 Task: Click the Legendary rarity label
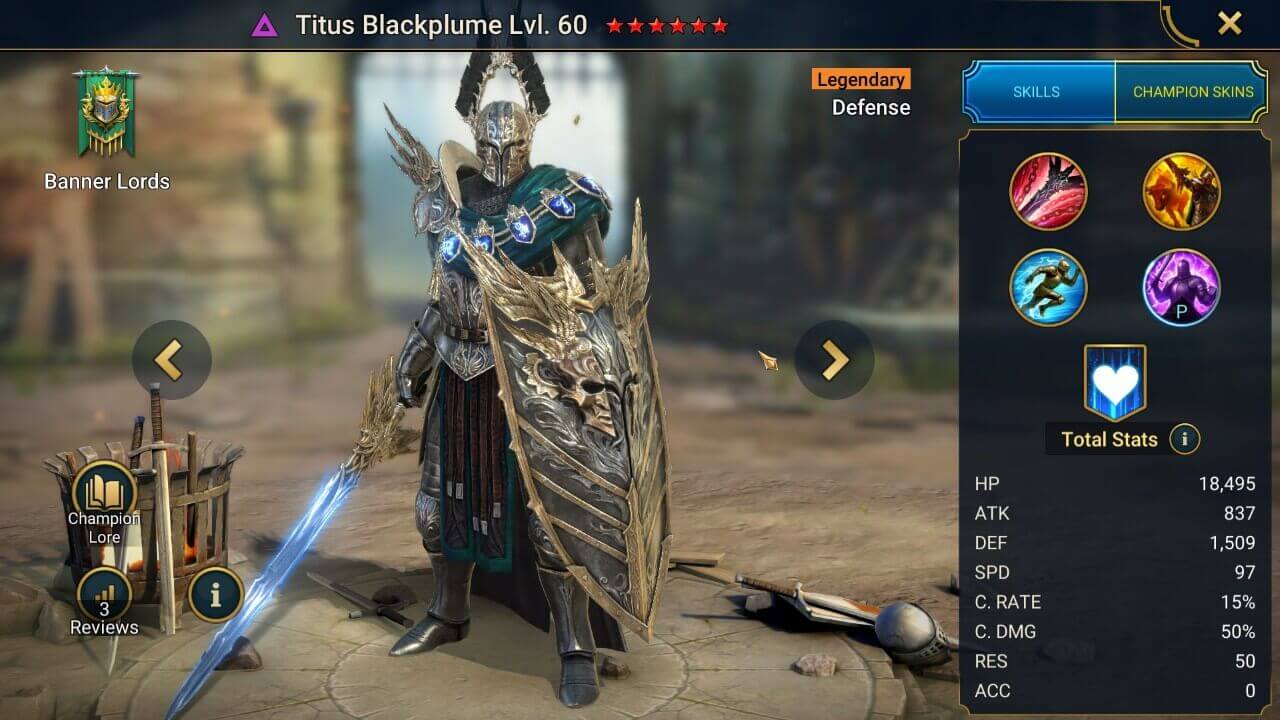click(x=860, y=79)
